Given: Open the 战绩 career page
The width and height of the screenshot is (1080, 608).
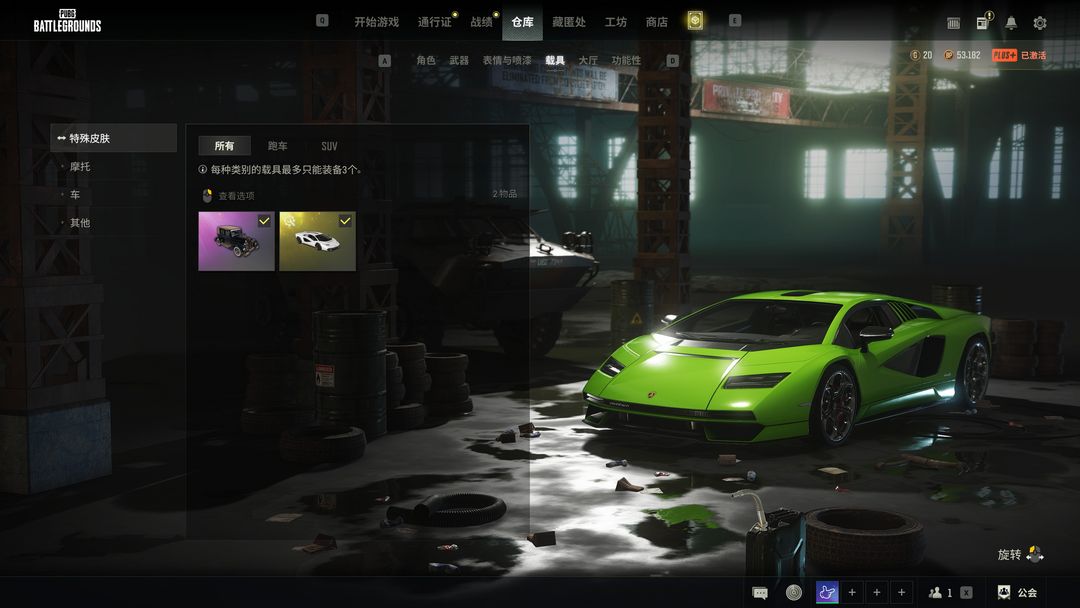Looking at the screenshot, I should coord(482,22).
